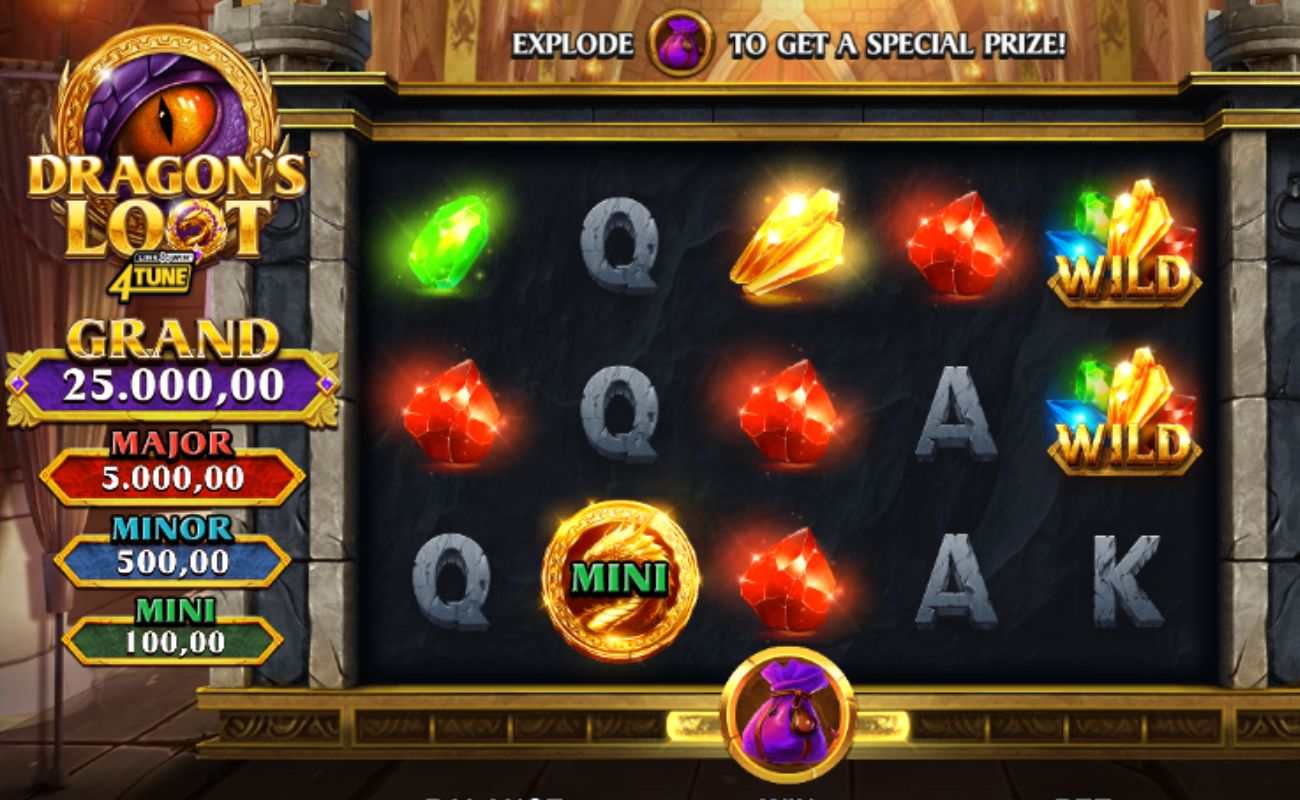Click the EXPLODE special prize banner text

tap(790, 45)
